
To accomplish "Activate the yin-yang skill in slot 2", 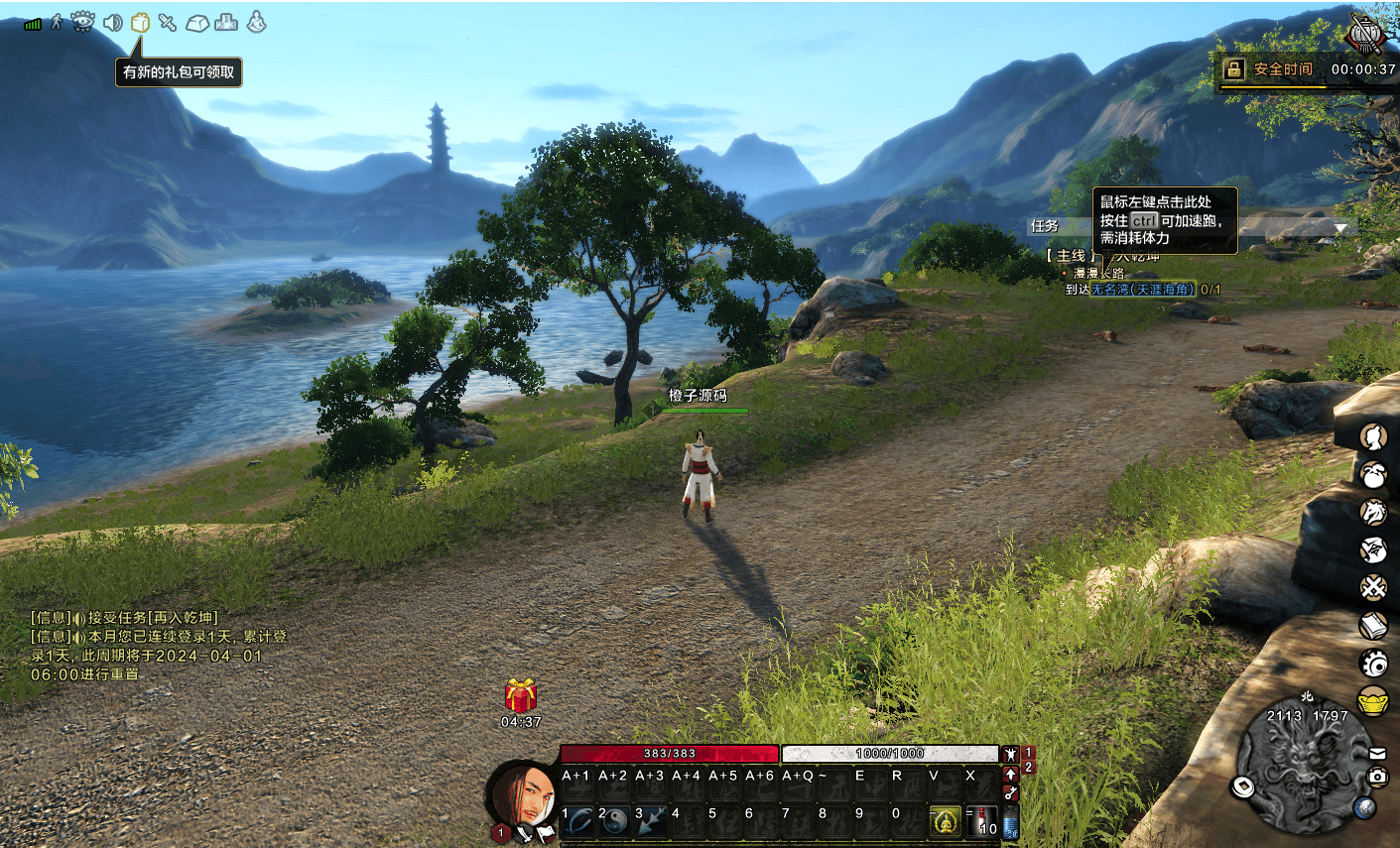I will tap(615, 821).
